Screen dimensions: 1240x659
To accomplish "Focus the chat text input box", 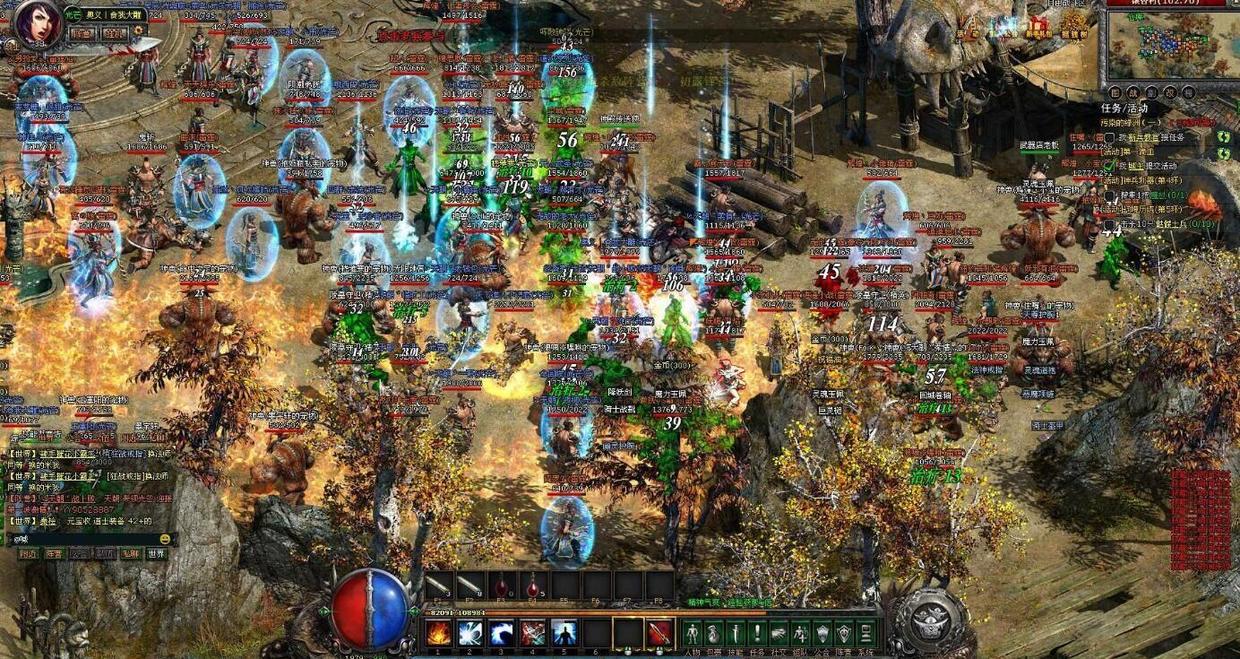I will 85,538.
